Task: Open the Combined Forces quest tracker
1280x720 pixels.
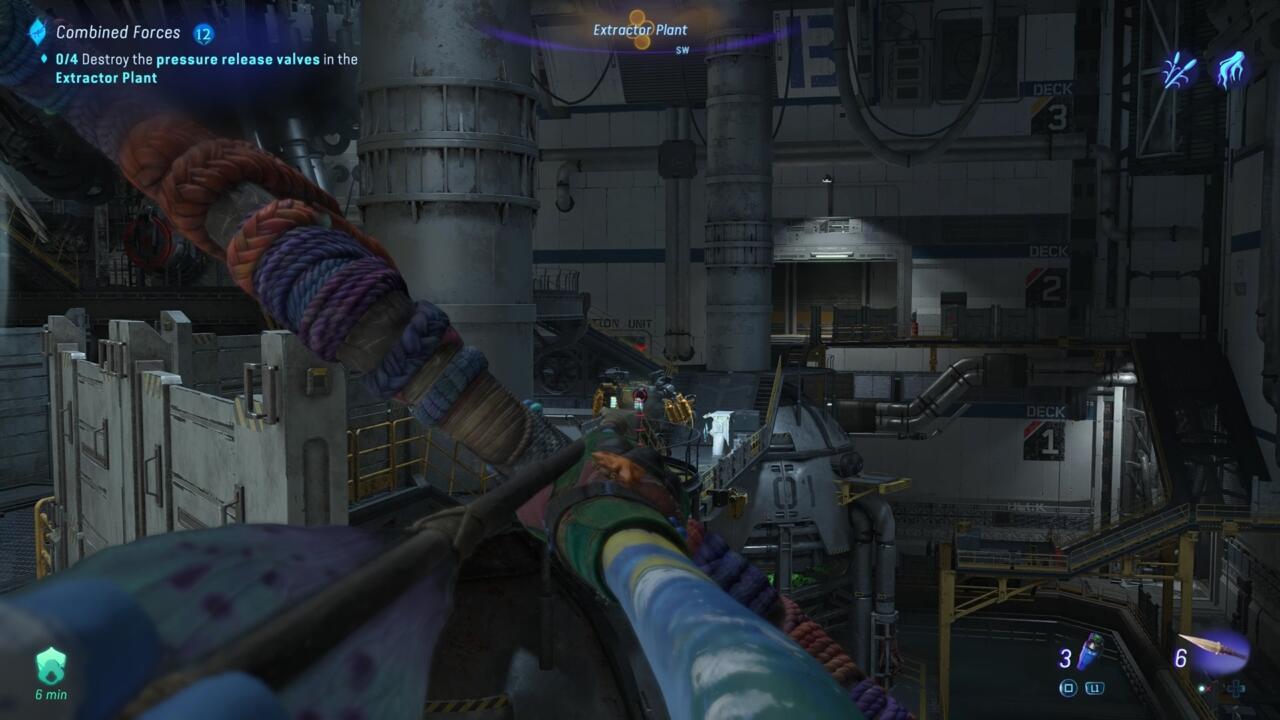Action: click(118, 33)
